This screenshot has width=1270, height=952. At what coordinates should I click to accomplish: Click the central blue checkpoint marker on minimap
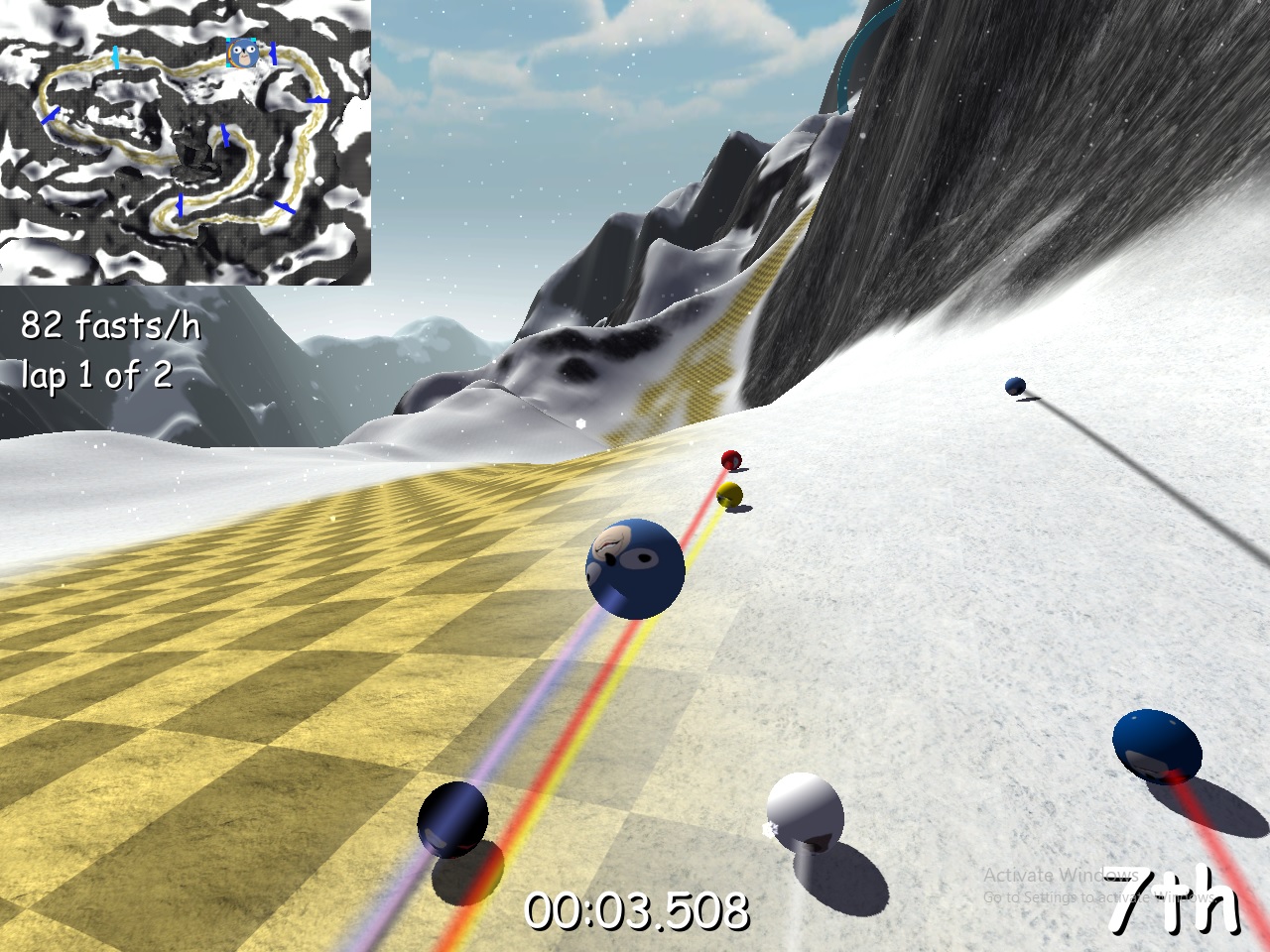pos(226,137)
